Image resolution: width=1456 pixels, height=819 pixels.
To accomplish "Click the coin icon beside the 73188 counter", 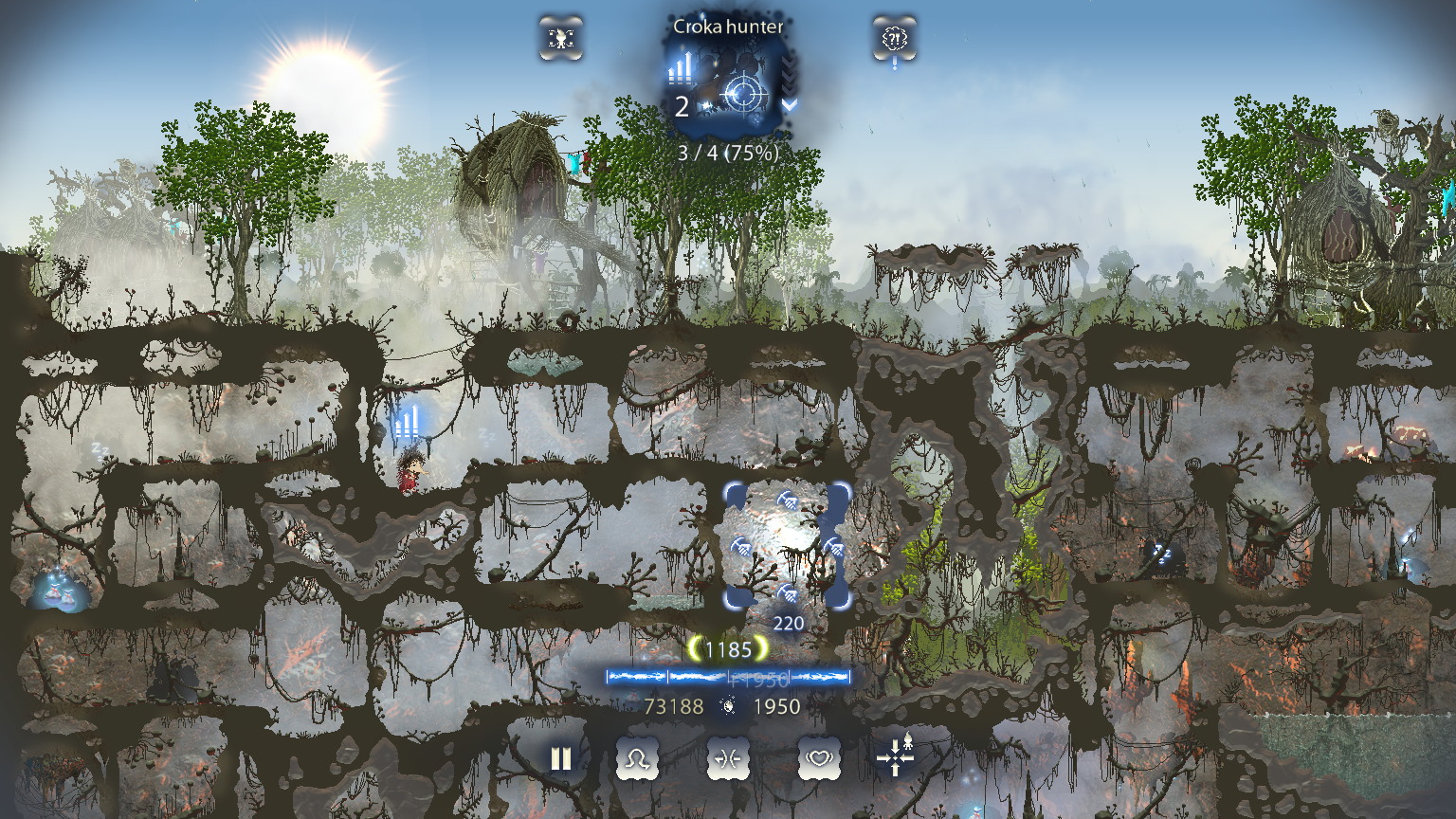I will point(728,706).
